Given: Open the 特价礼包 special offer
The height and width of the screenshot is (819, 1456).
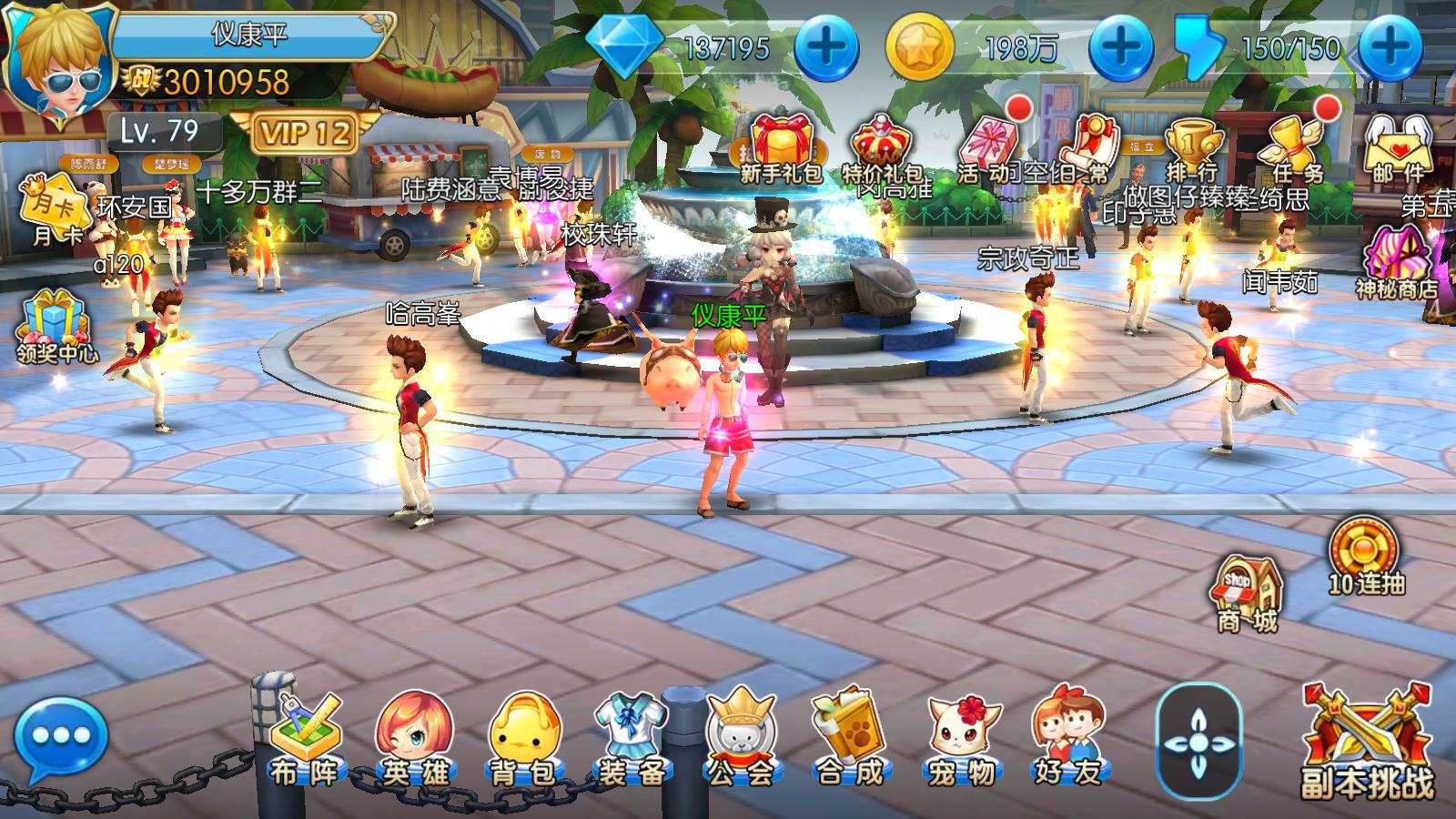Looking at the screenshot, I should tap(882, 147).
